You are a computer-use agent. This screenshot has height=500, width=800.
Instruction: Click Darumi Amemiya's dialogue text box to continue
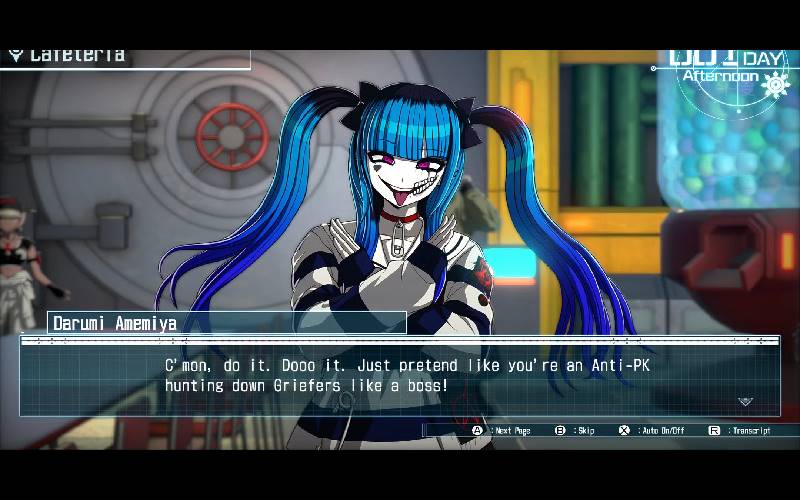coord(400,376)
